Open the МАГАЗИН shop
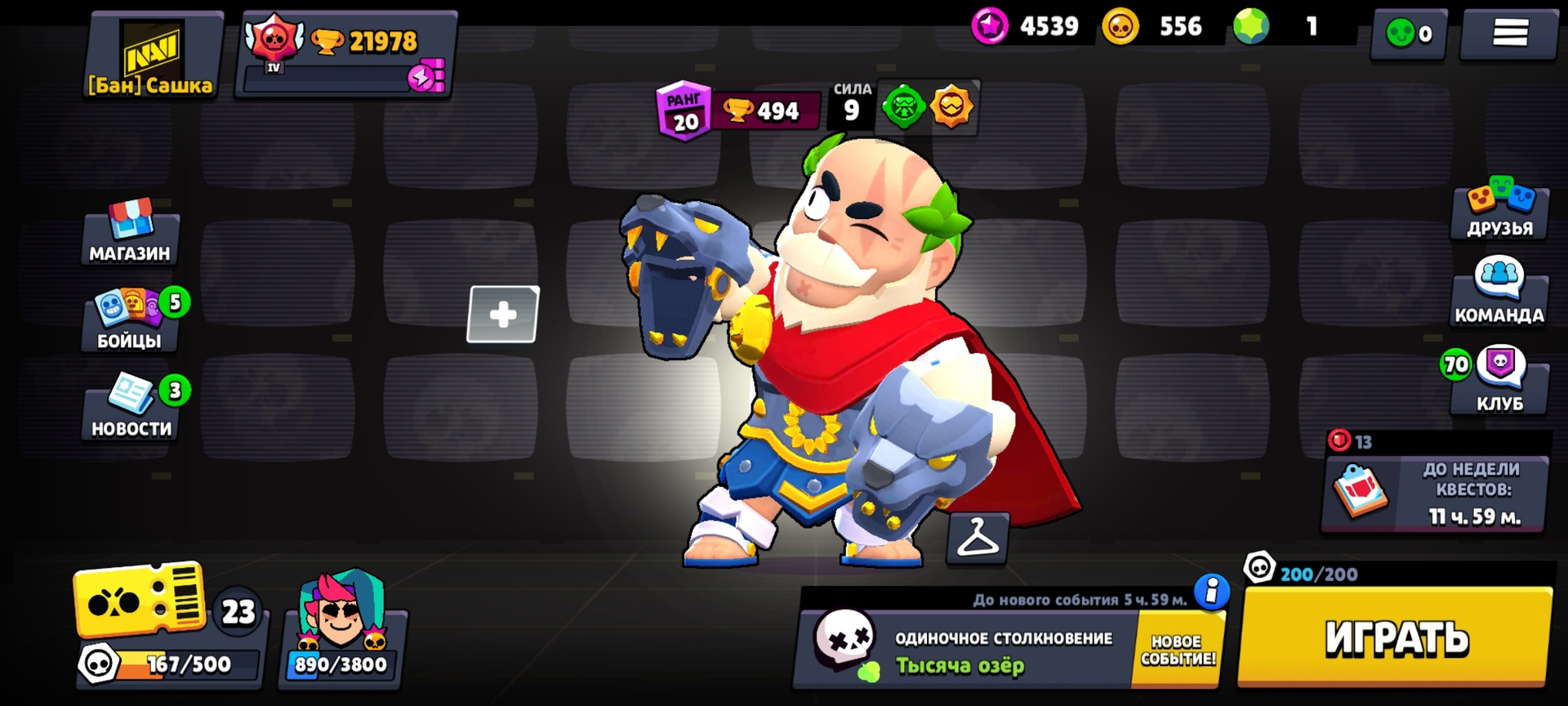This screenshot has width=1568, height=706. [x=130, y=233]
